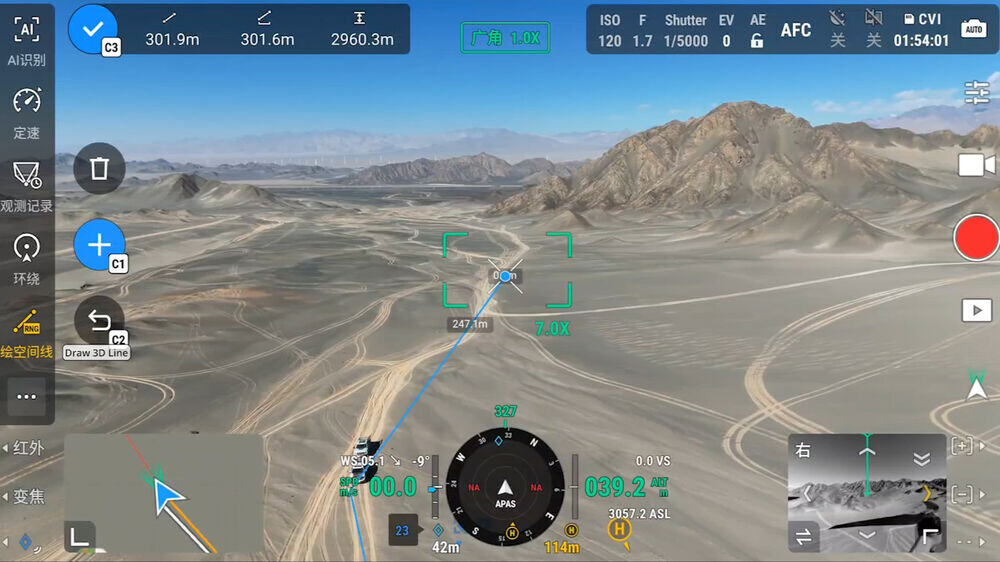The image size is (1000, 562).
Task: Delete the drawn point with the trash button
Action: (99, 168)
